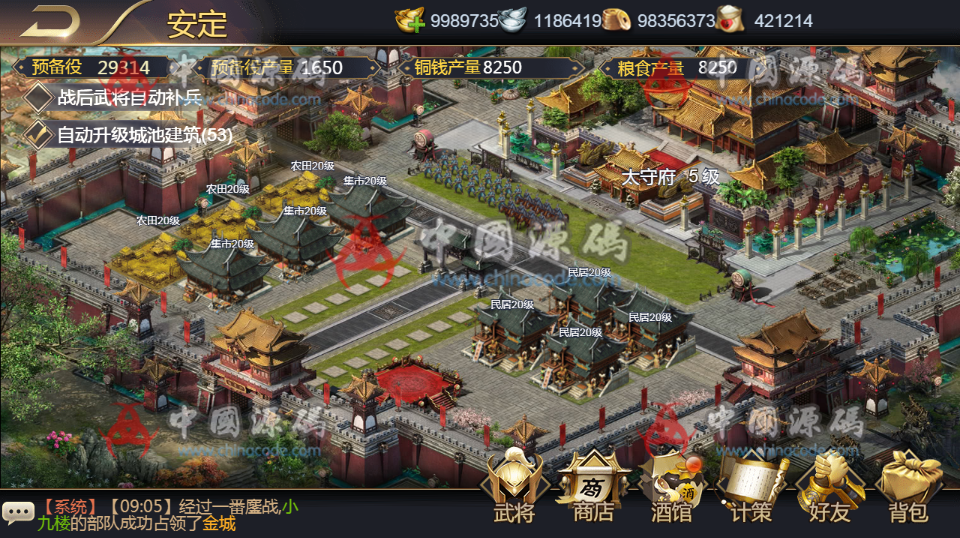960x538 pixels.
Task: Show the 好友 friends list
Action: click(830, 488)
